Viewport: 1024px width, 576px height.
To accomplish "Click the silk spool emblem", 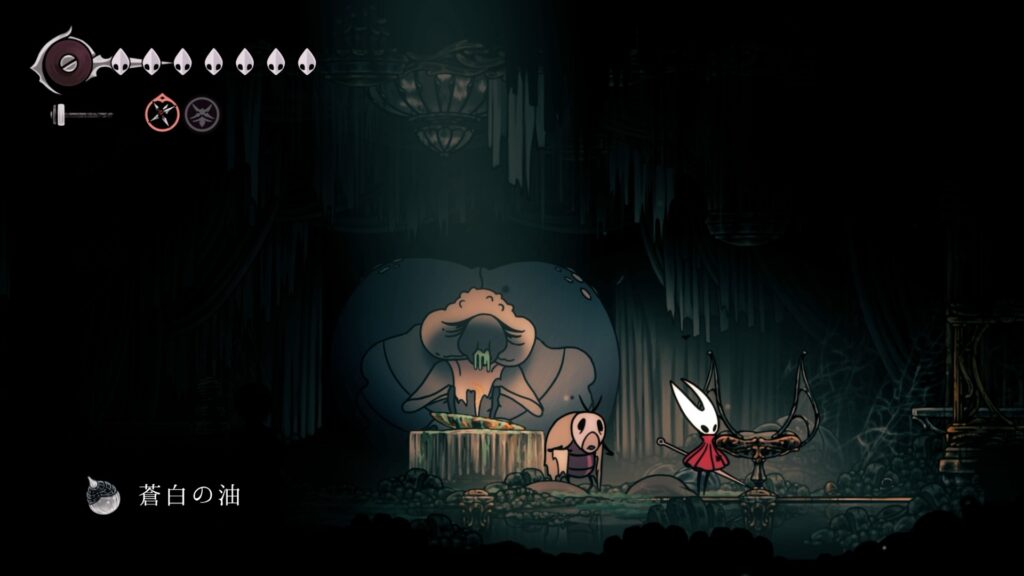I will tap(66, 62).
